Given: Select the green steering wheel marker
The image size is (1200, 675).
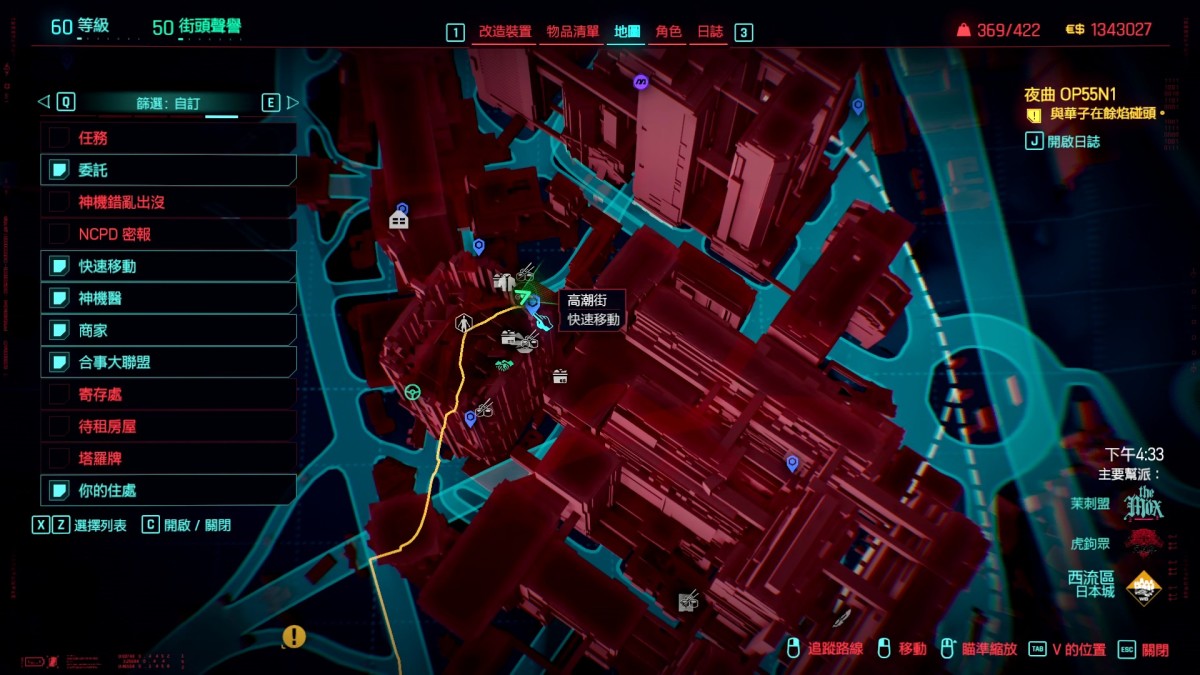Looking at the screenshot, I should click(412, 392).
